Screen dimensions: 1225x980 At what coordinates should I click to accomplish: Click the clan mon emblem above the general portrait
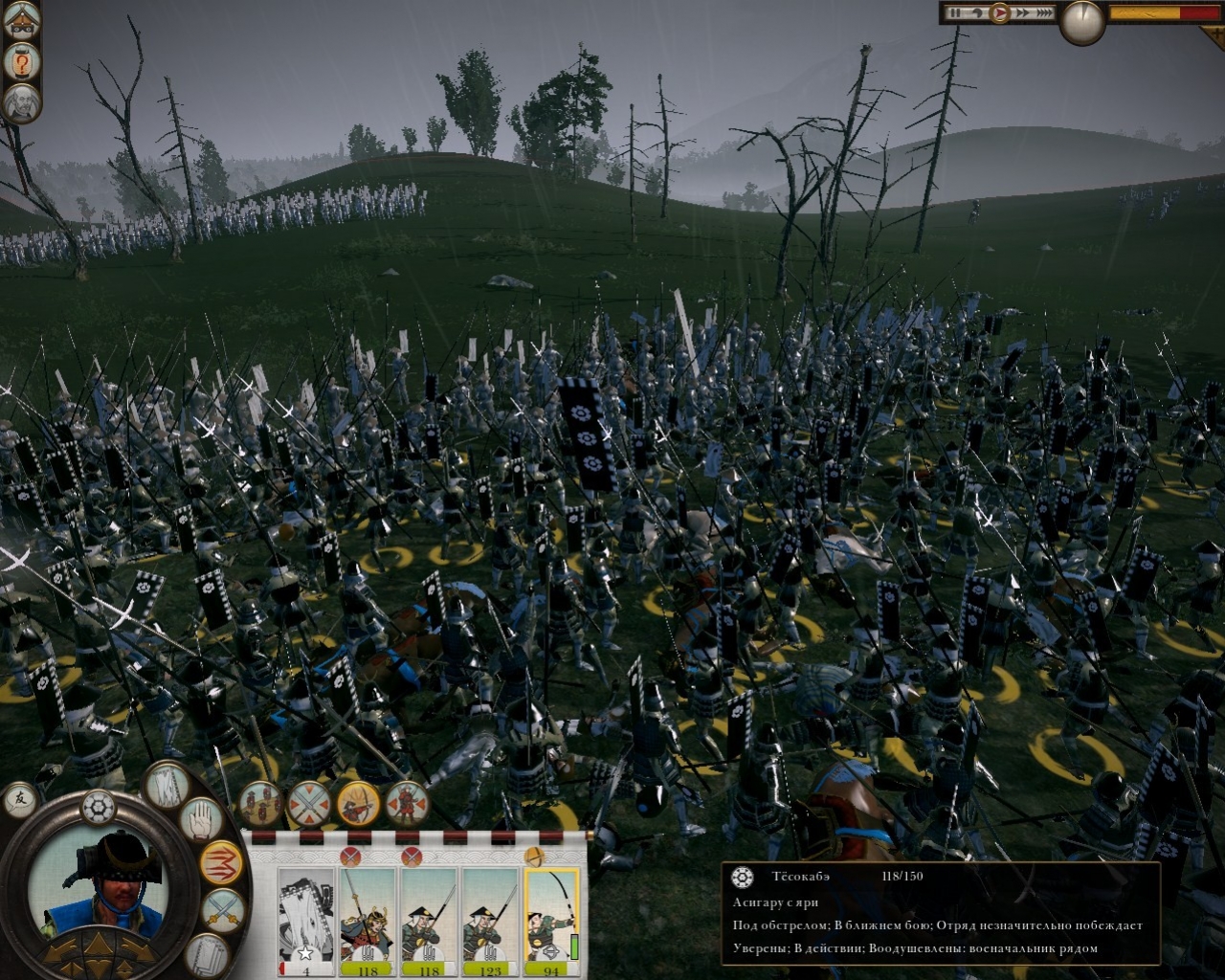pos(99,808)
